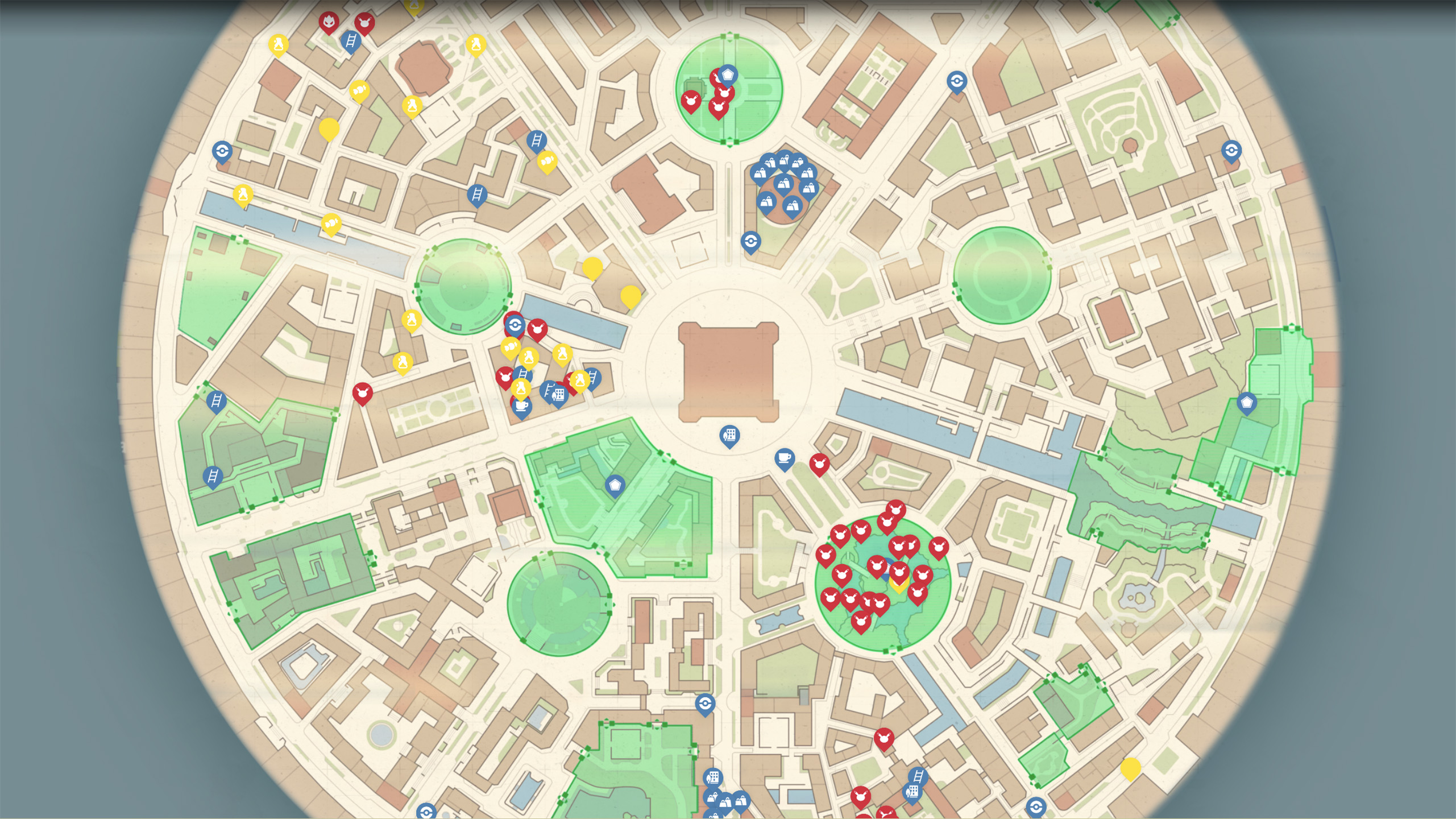1456x819 pixels.
Task: Click the lone red pin beside the café pin
Action: [x=819, y=462]
